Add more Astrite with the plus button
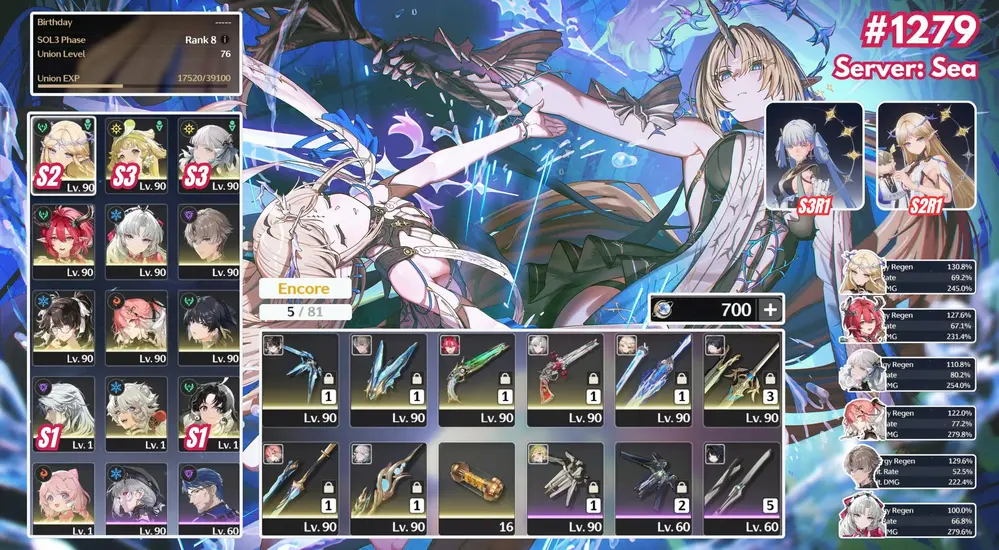The width and height of the screenshot is (999, 550). point(769,310)
